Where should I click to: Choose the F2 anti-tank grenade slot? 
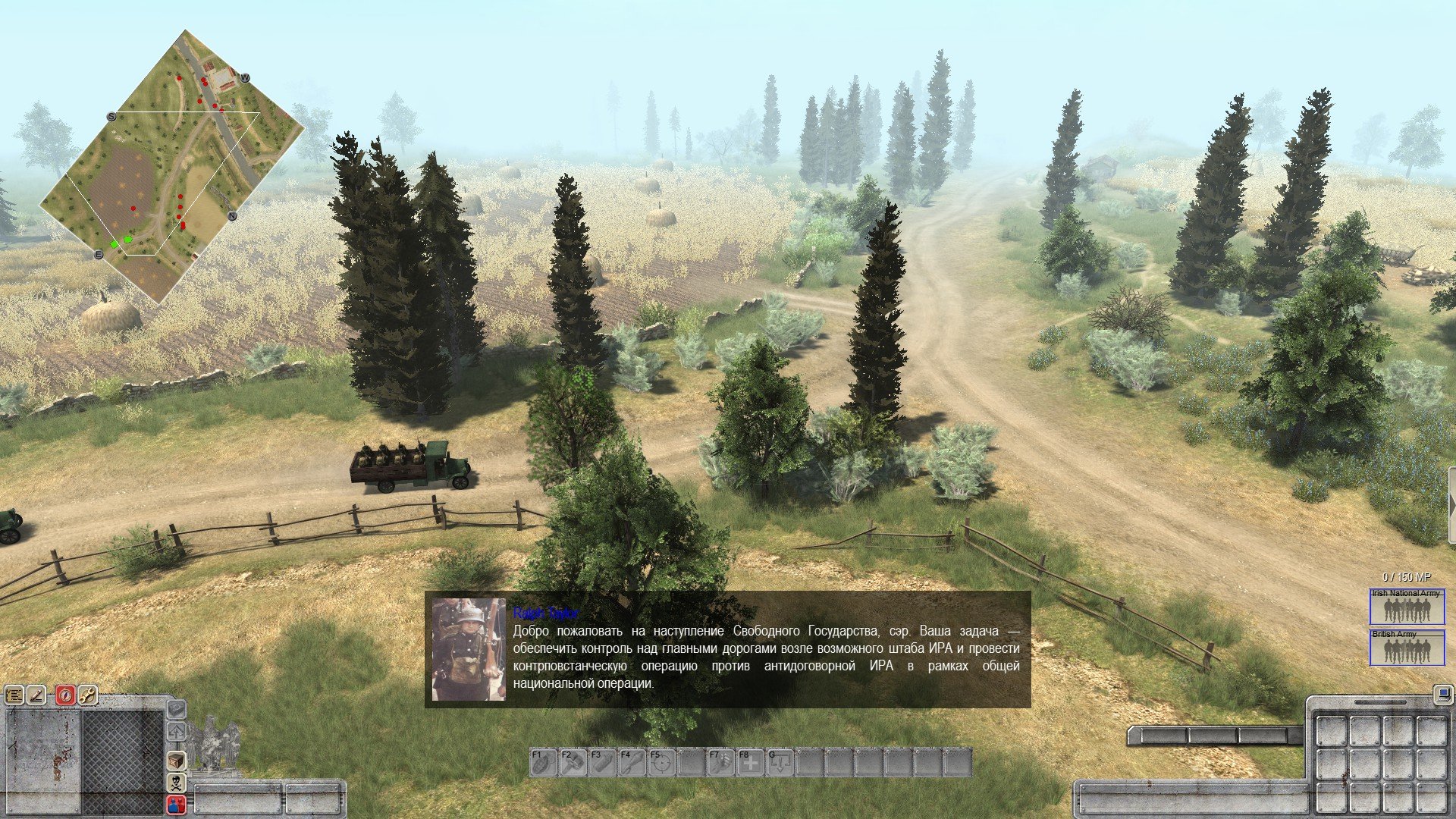coord(573,763)
